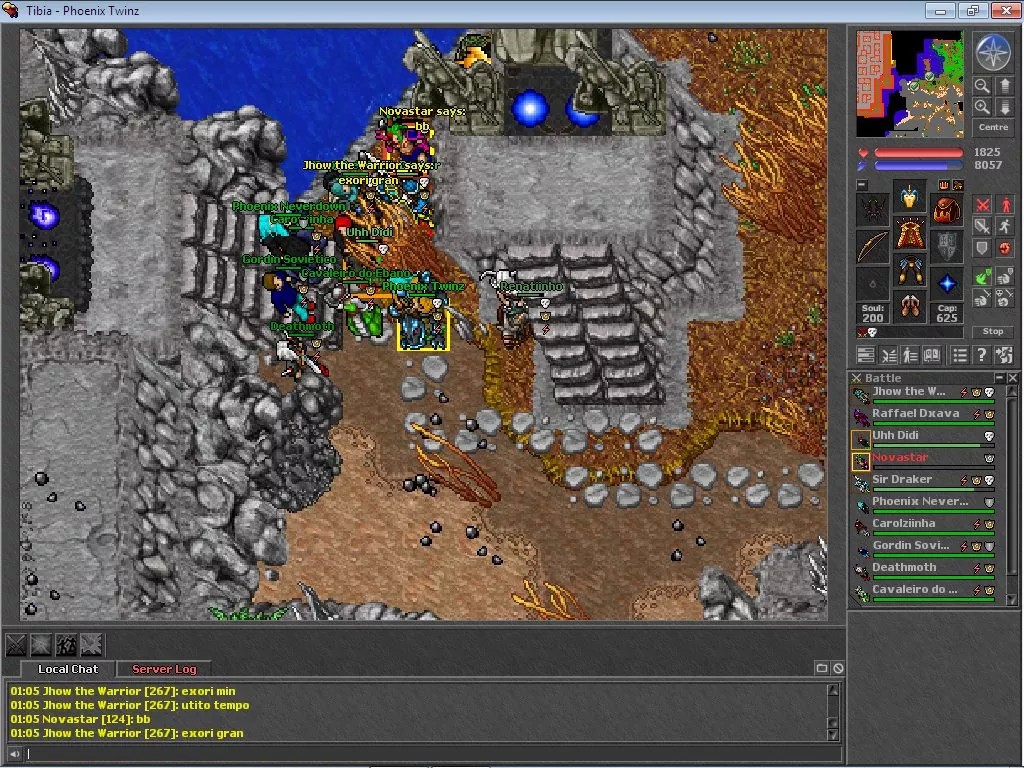Zoom in the minimap
Screen dimensions: 1024x768
[x=982, y=107]
